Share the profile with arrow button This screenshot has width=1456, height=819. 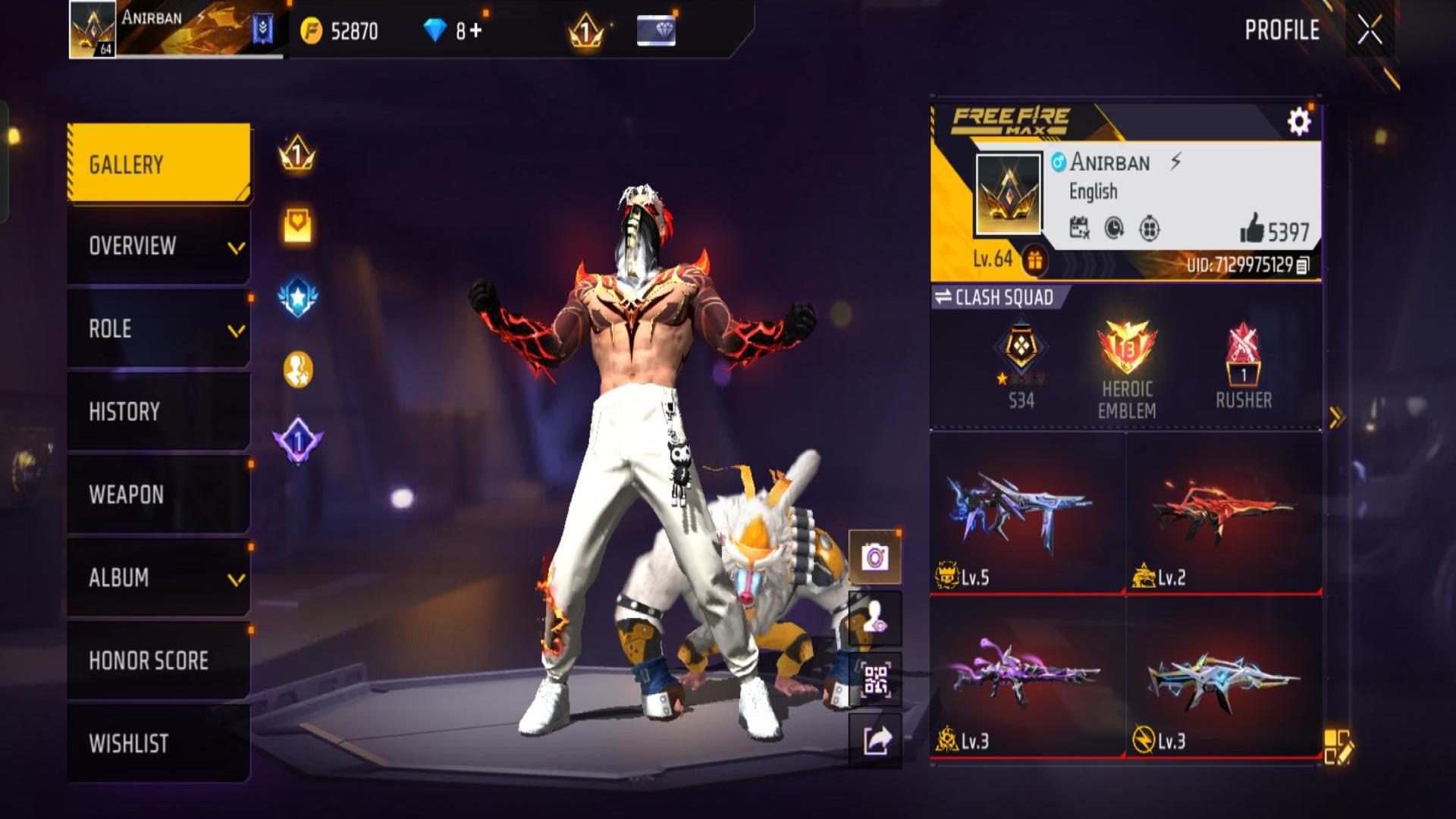click(x=875, y=741)
